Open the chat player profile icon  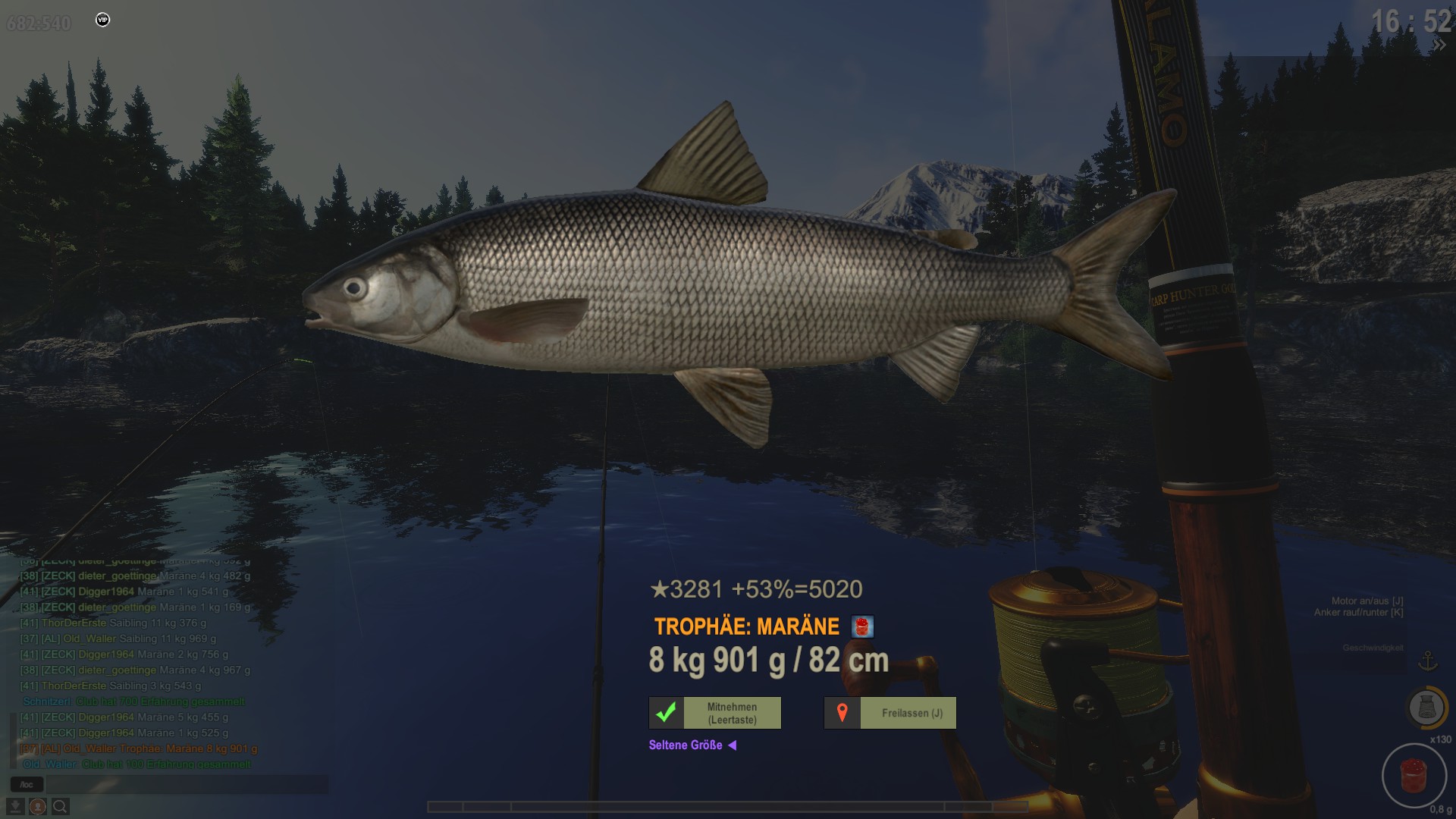(x=37, y=806)
